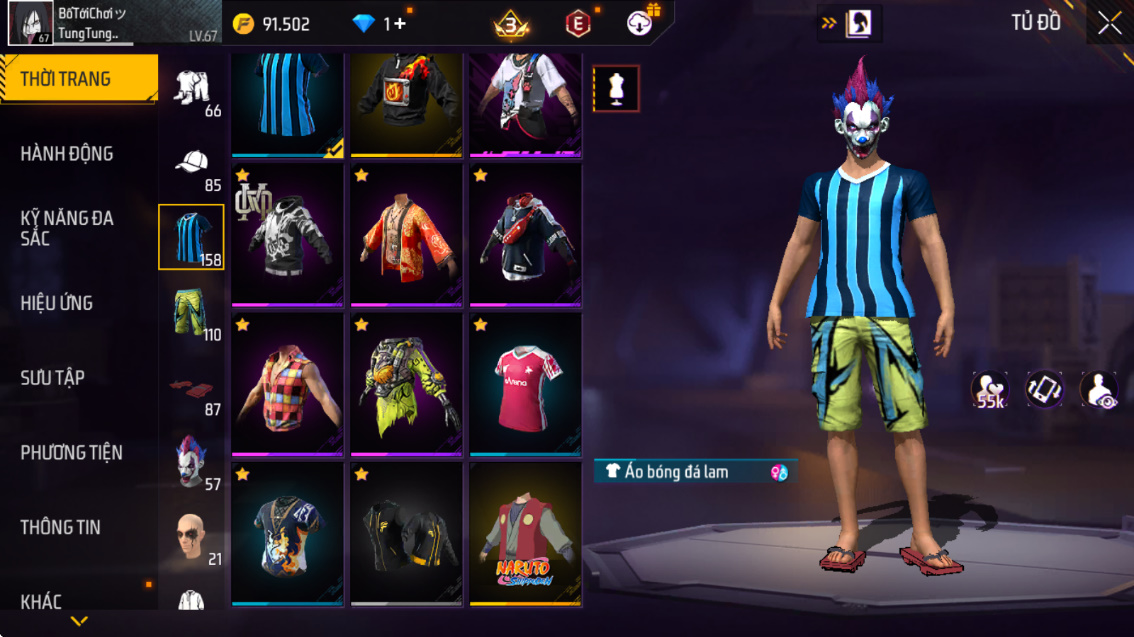Go to the Phương Tiện tab

click(x=72, y=453)
